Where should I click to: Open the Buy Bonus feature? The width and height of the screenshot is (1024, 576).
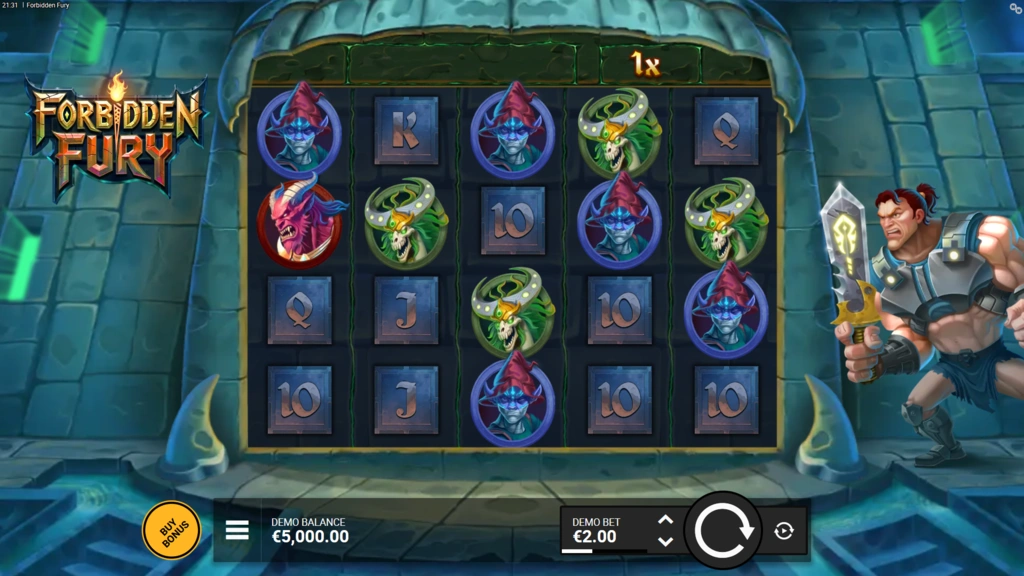click(171, 529)
